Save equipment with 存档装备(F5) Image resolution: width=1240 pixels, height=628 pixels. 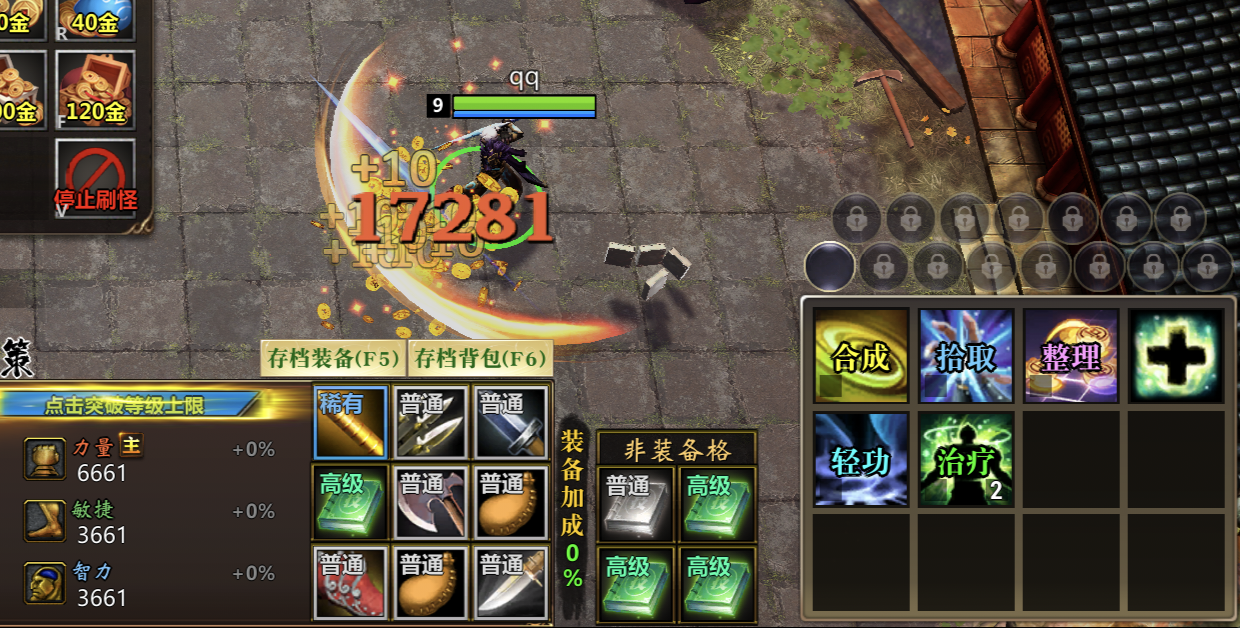click(333, 357)
